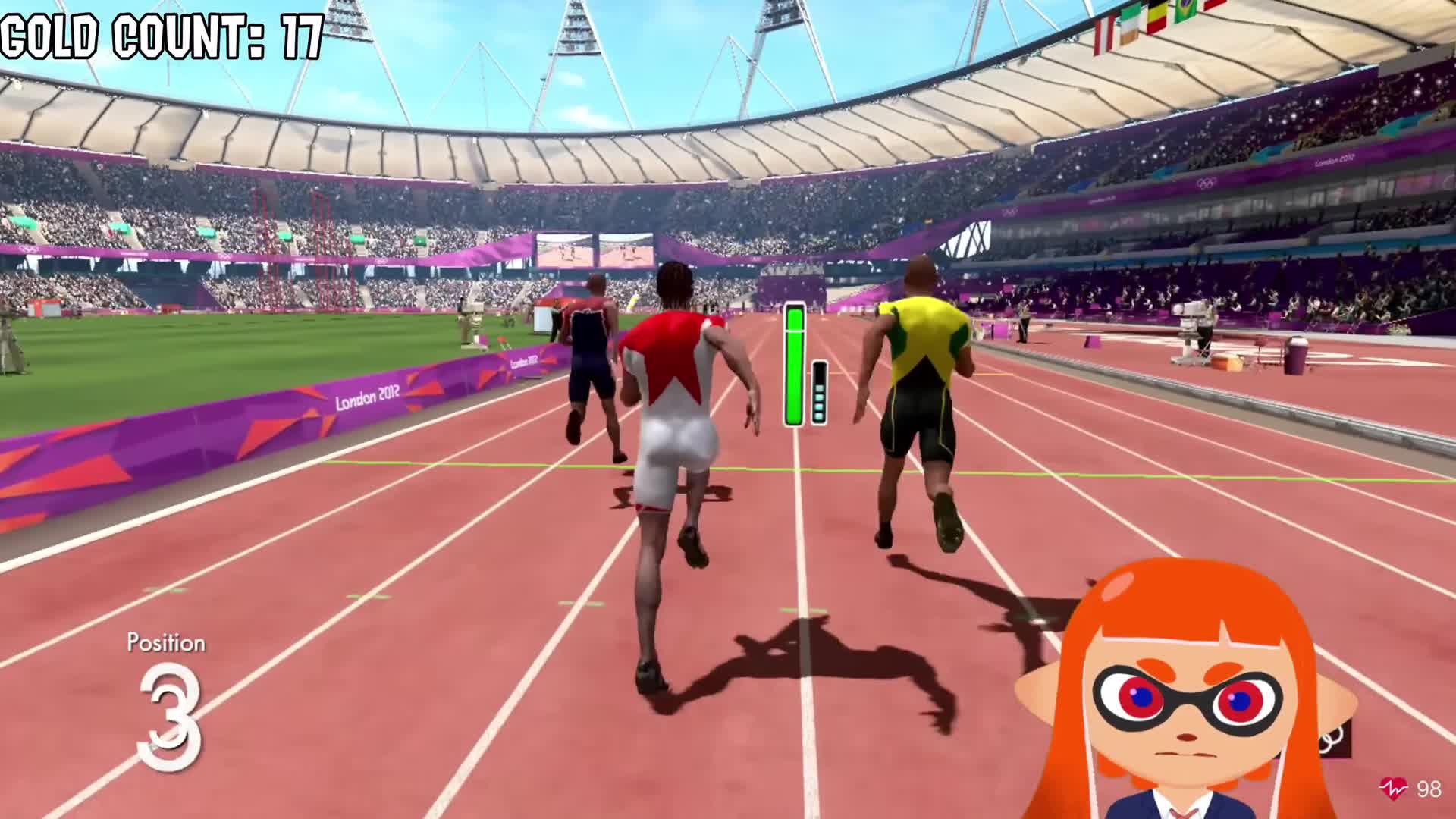Click the Belgium flag above the stands
Image resolution: width=1456 pixels, height=819 pixels.
[1156, 17]
